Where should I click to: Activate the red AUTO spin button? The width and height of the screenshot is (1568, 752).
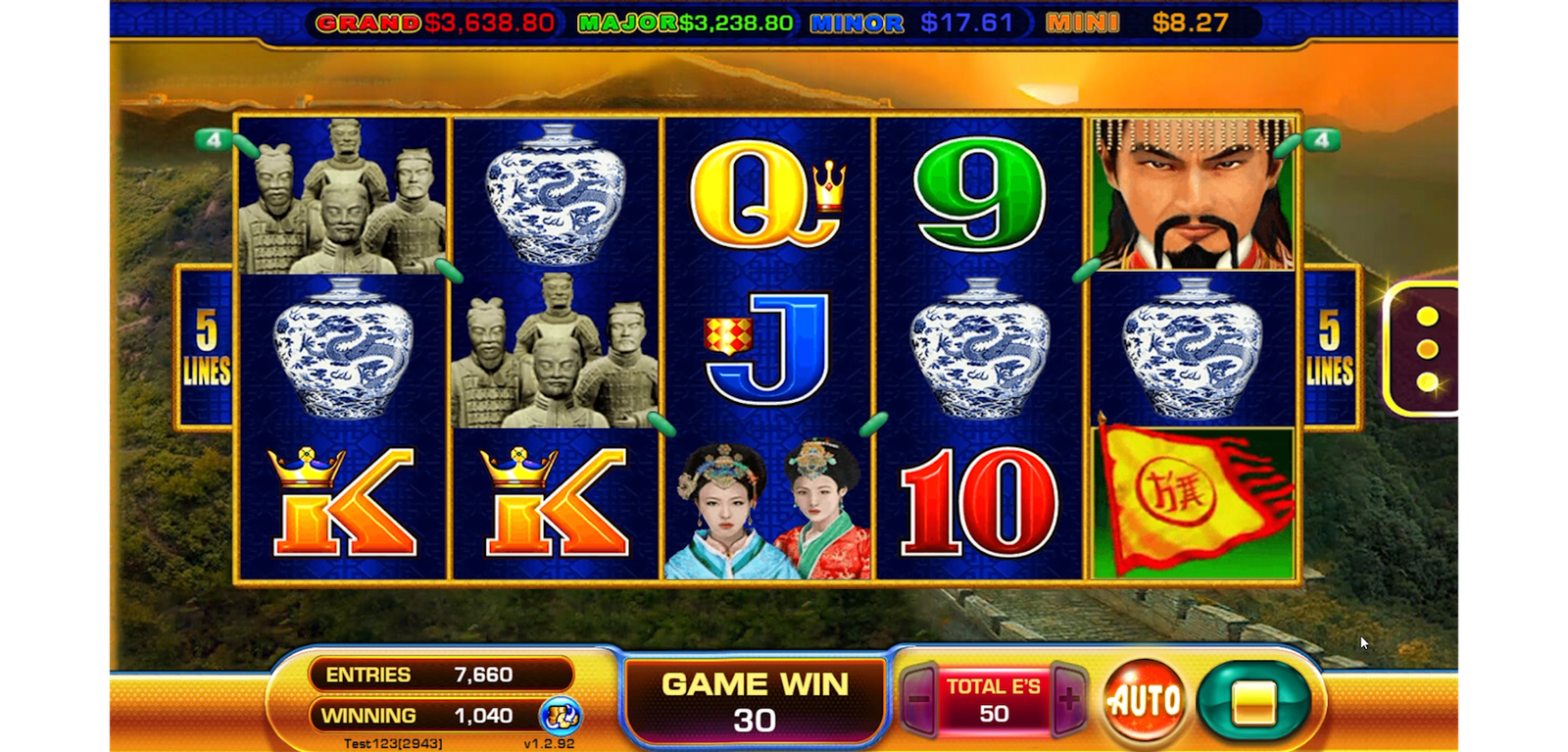pyautogui.click(x=1143, y=701)
